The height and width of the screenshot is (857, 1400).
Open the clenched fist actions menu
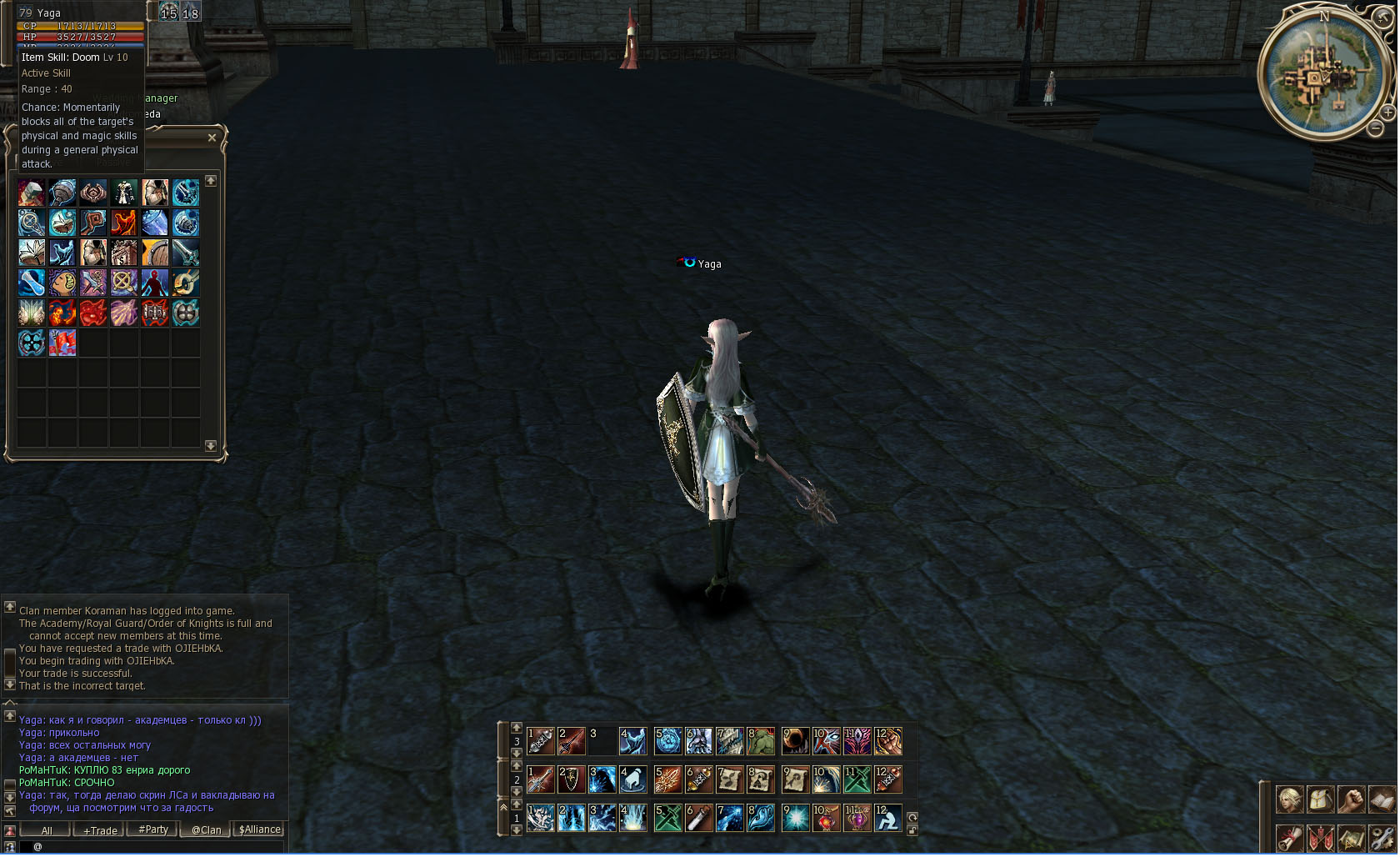point(1351,799)
